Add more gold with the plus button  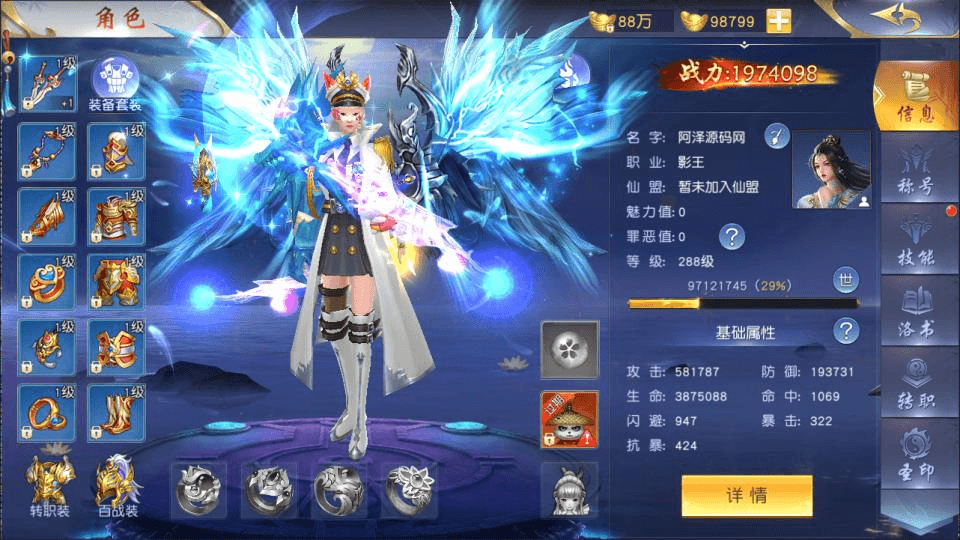(x=778, y=21)
